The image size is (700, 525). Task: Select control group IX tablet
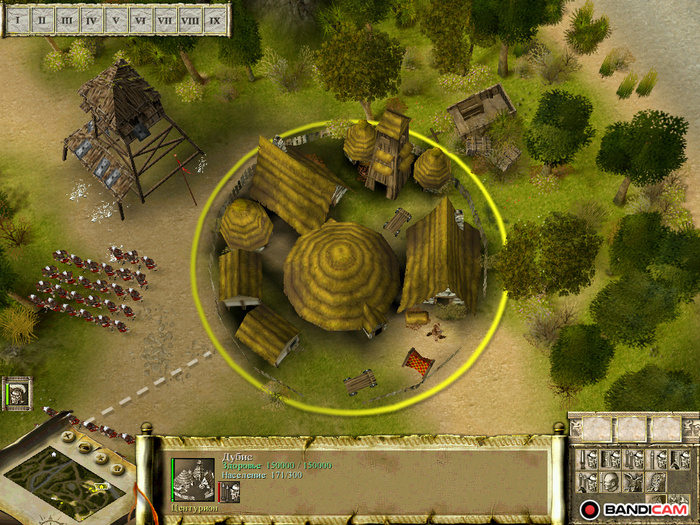tap(214, 19)
